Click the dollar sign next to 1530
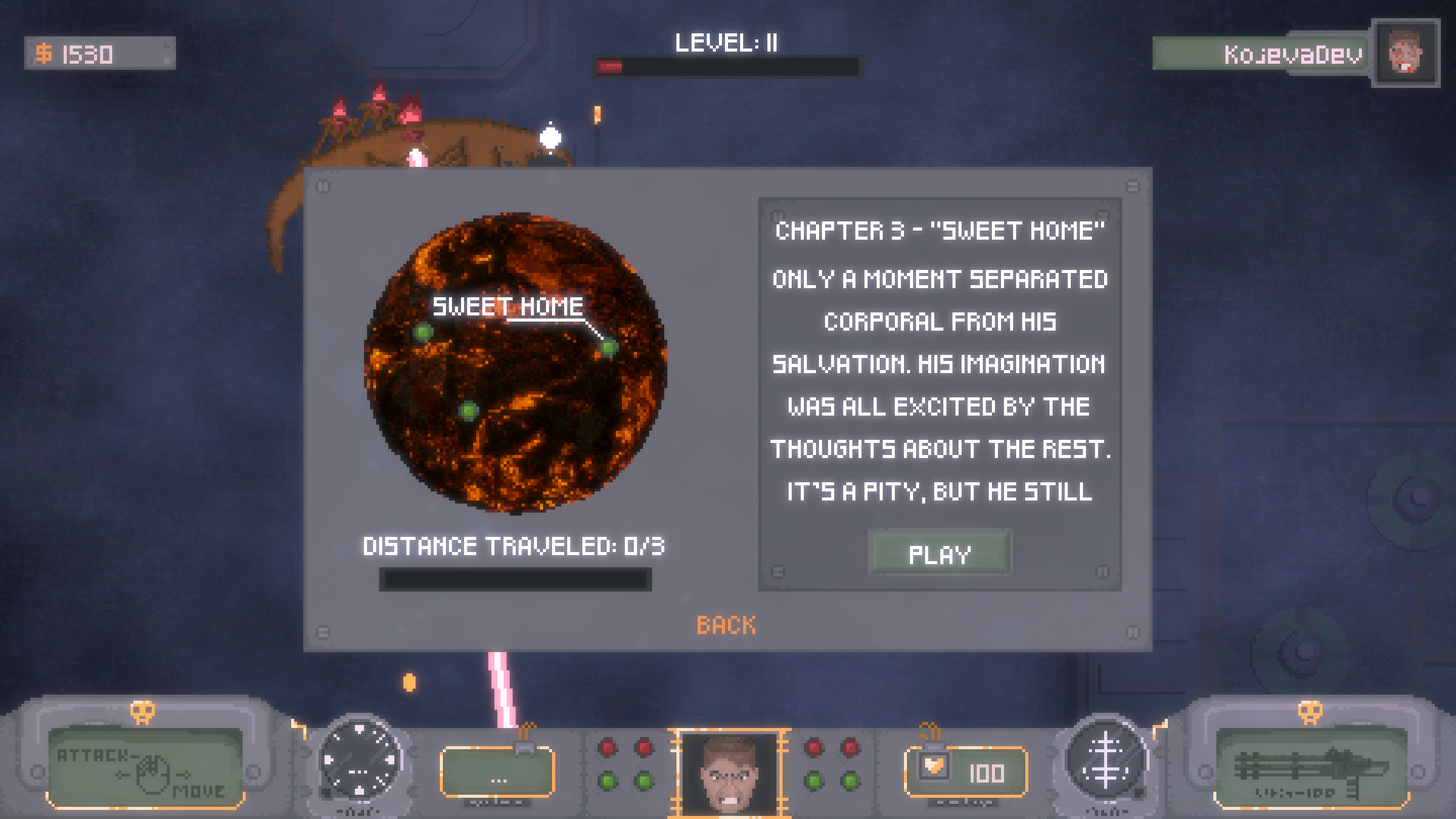Viewport: 1456px width, 819px height. point(43,53)
